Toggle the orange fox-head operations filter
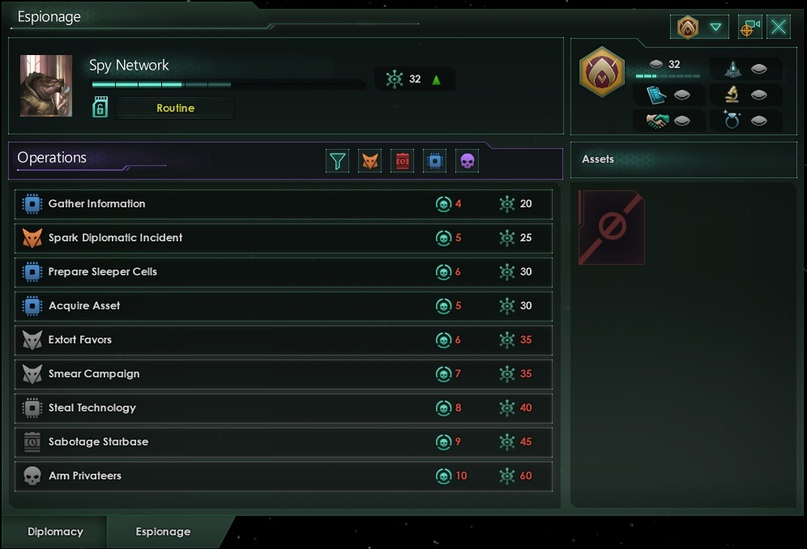This screenshot has width=807, height=549. click(x=370, y=161)
